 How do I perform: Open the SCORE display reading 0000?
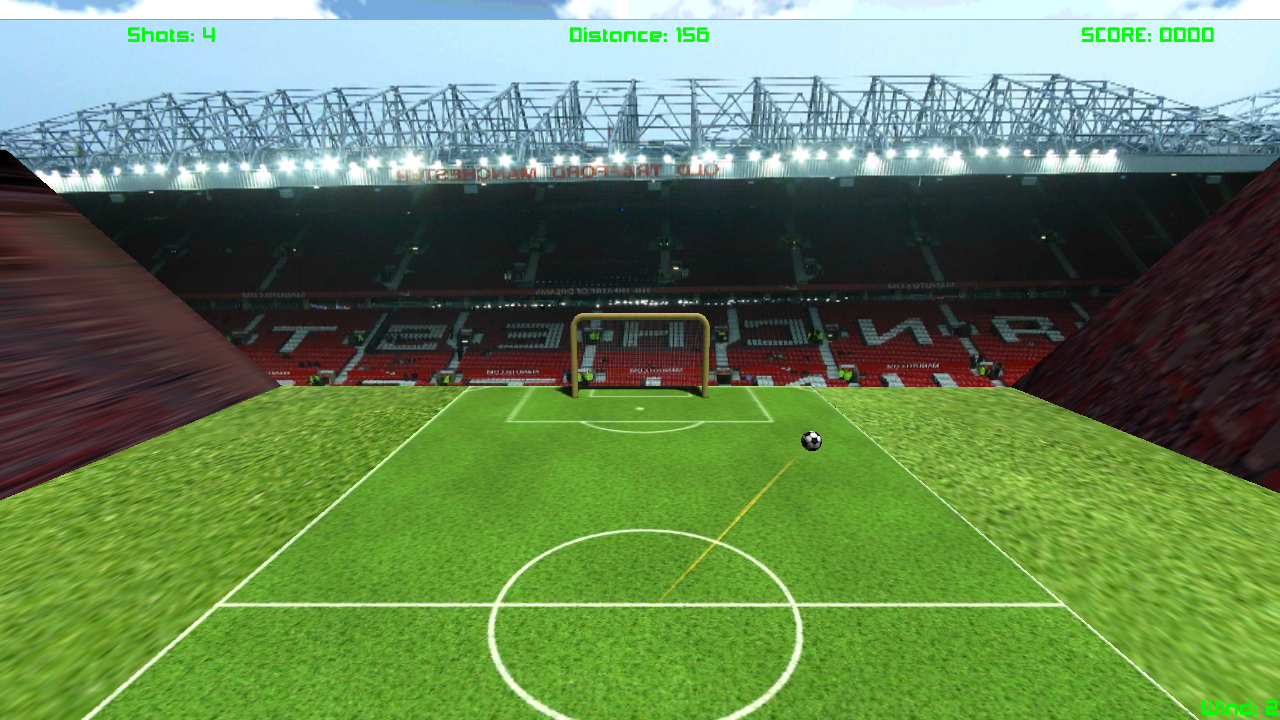pyautogui.click(x=1146, y=35)
